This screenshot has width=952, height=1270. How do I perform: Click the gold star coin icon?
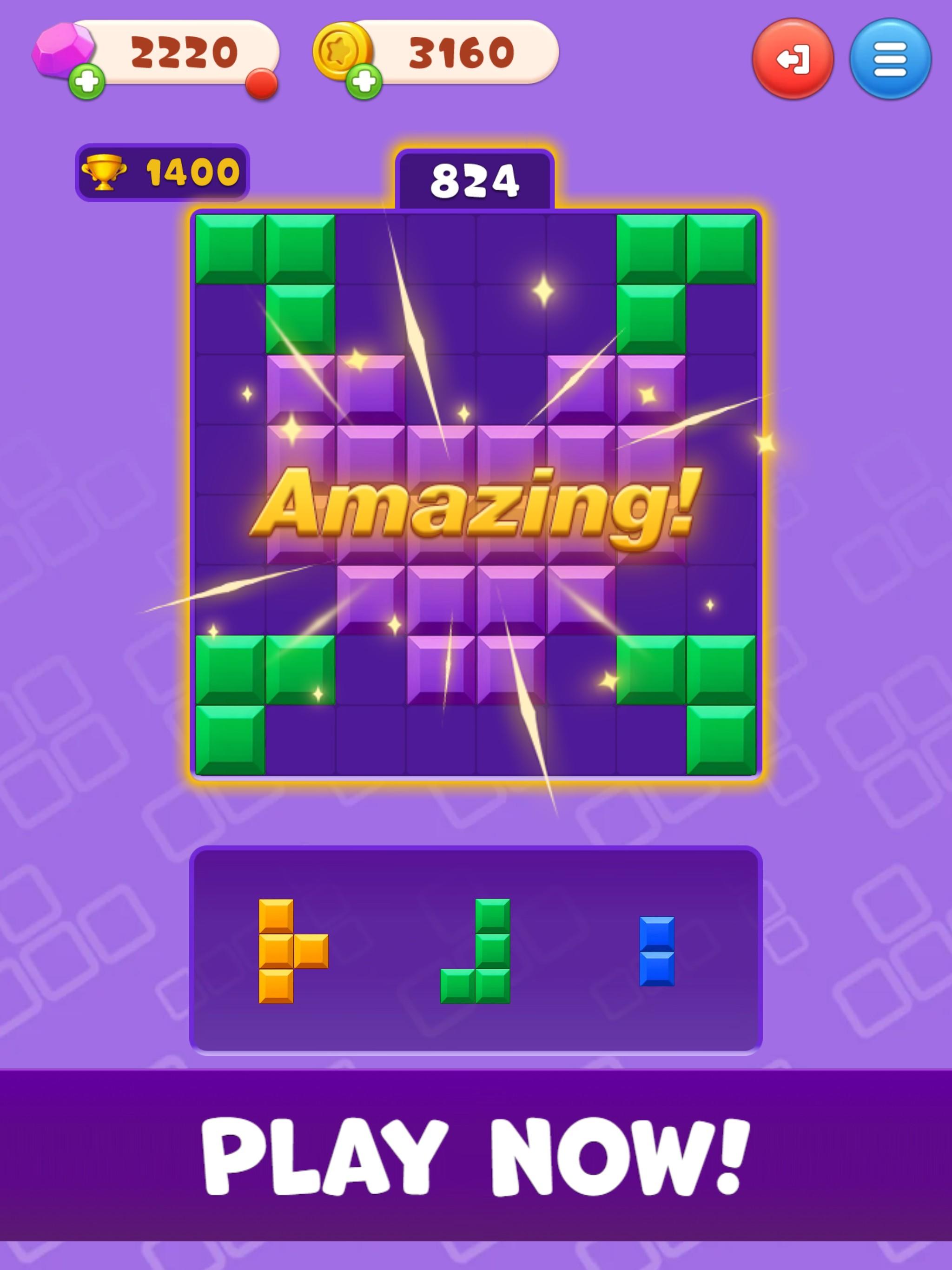pos(340,51)
